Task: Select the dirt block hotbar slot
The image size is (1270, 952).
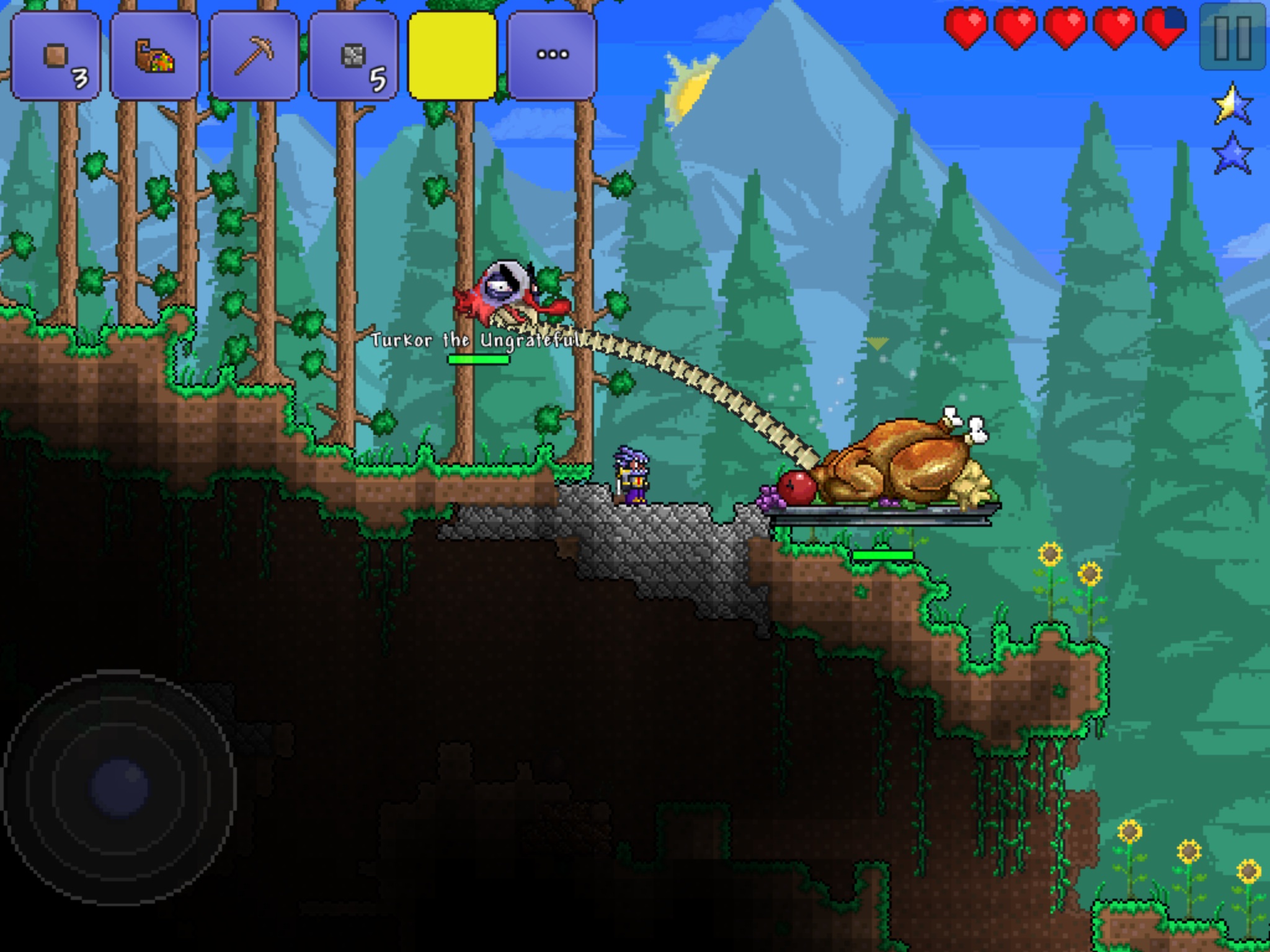Action: point(56,56)
